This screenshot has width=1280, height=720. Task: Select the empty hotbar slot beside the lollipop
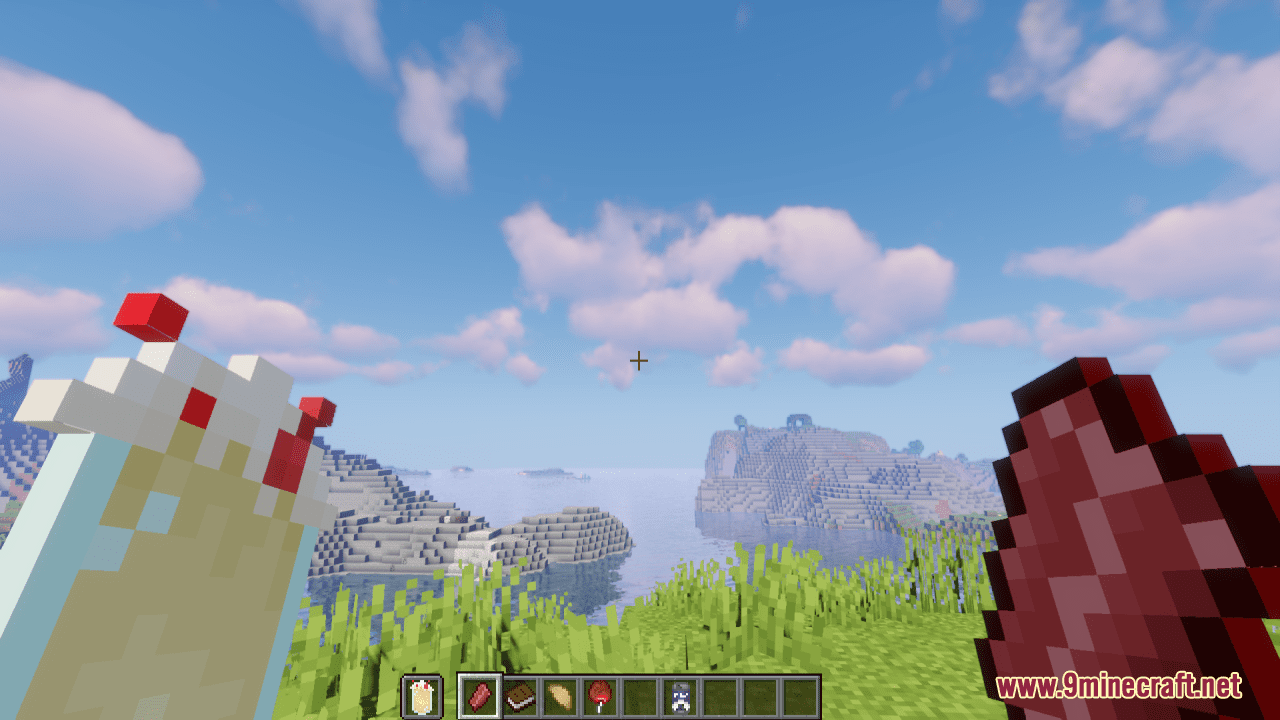click(640, 697)
